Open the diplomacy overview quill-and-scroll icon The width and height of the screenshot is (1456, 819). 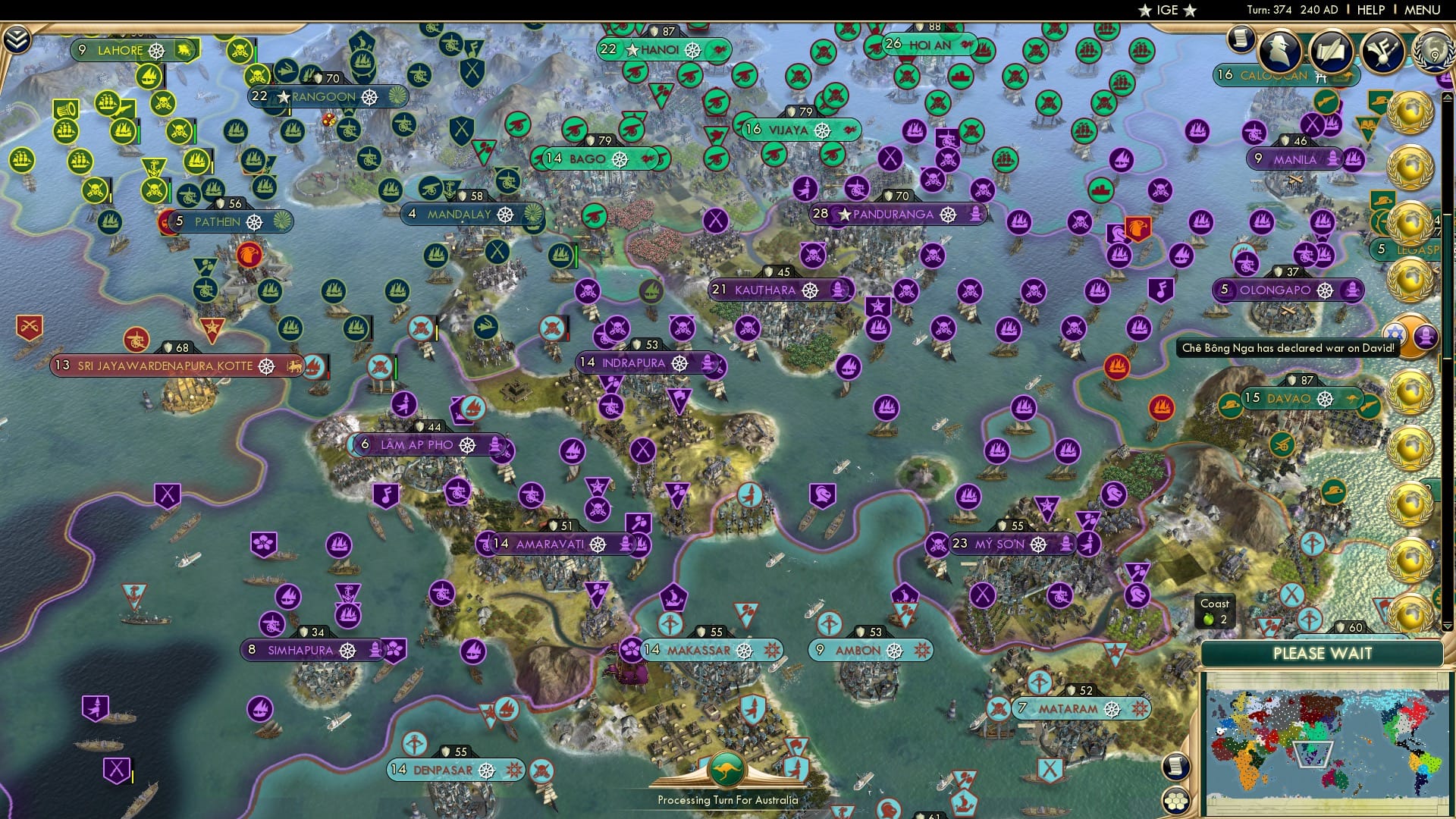pyautogui.click(x=1332, y=50)
